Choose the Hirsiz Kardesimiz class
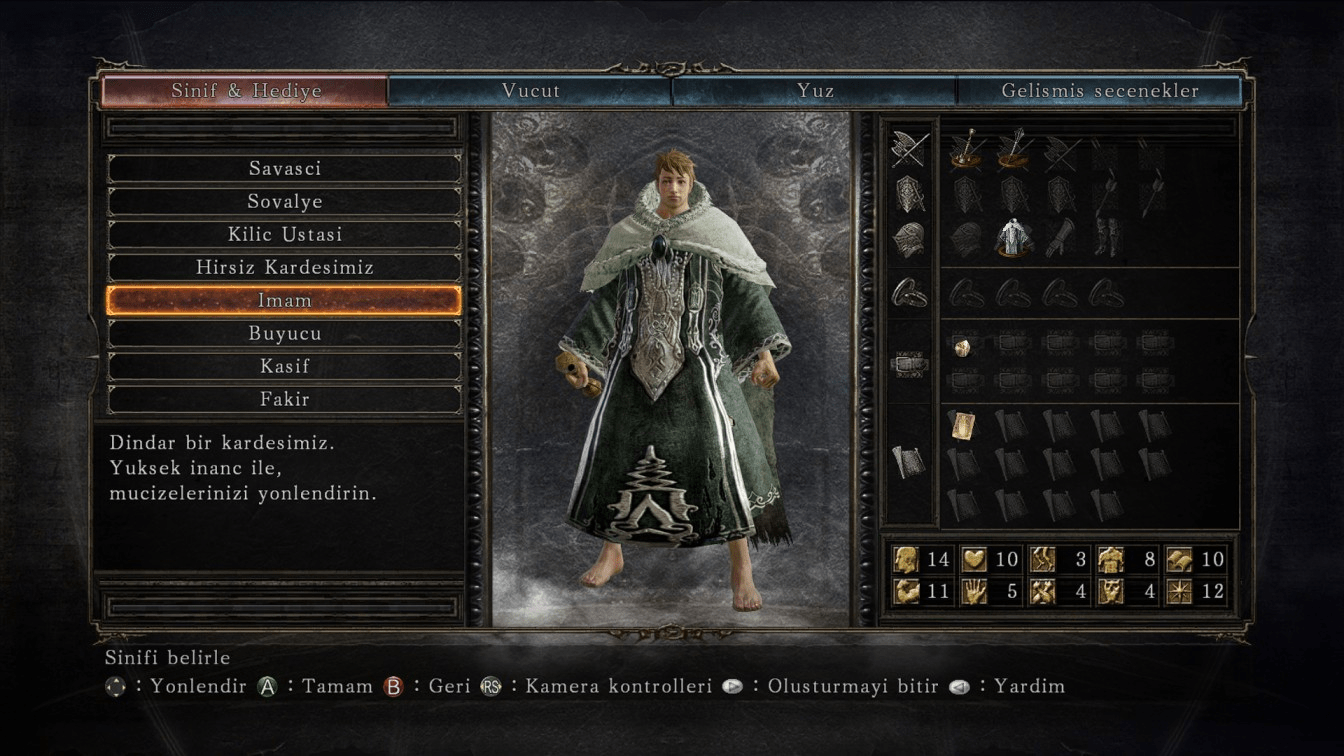Screen dimensions: 1344x756 (x=284, y=268)
